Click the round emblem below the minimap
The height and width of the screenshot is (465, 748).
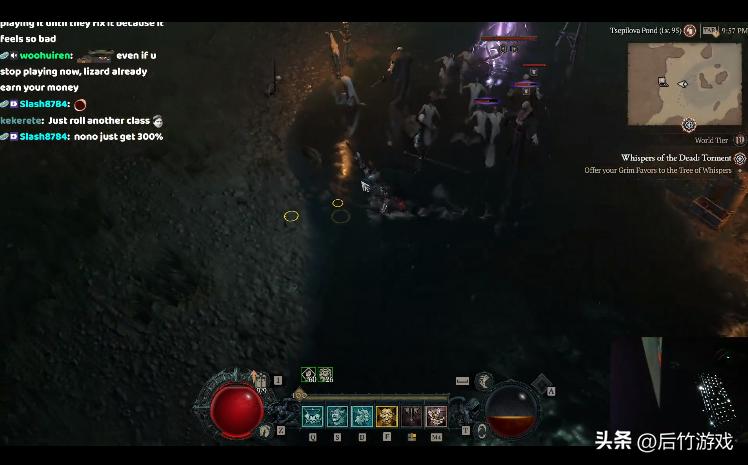[689, 125]
